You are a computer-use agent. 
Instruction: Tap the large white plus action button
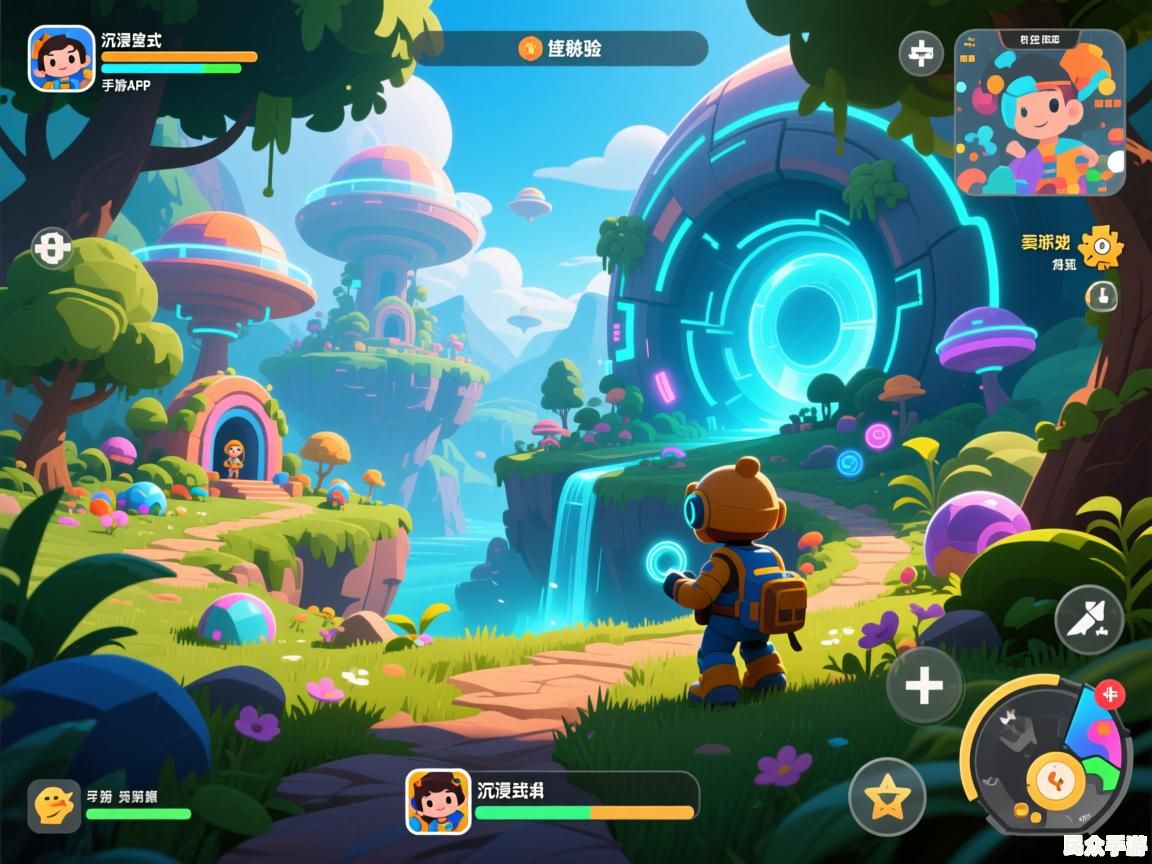[924, 686]
